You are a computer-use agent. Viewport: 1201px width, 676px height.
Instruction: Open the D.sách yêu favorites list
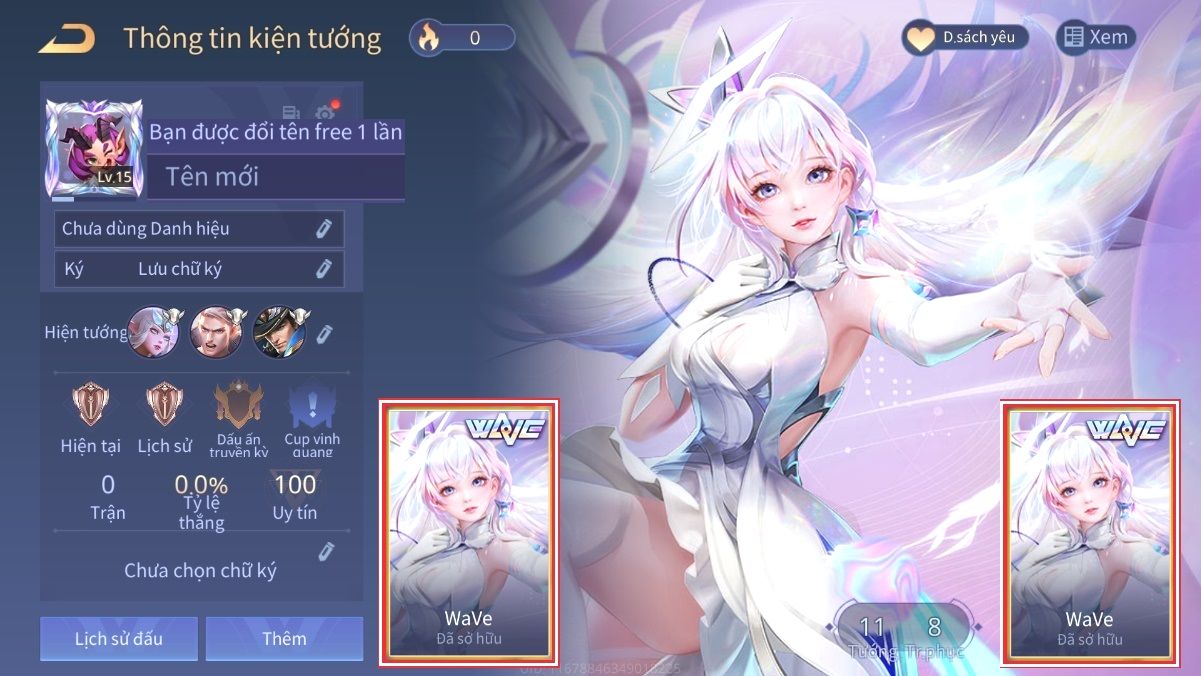click(x=965, y=38)
